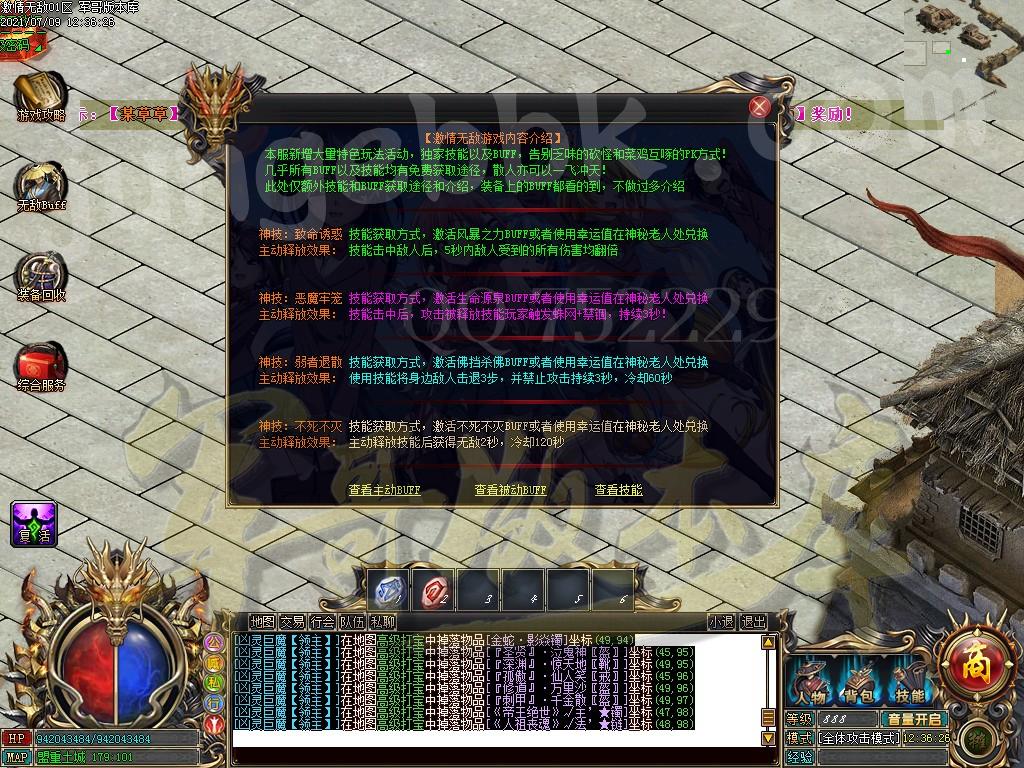Switch to the 地图 chat tab
Viewport: 1024px width, 768px height.
click(x=262, y=622)
